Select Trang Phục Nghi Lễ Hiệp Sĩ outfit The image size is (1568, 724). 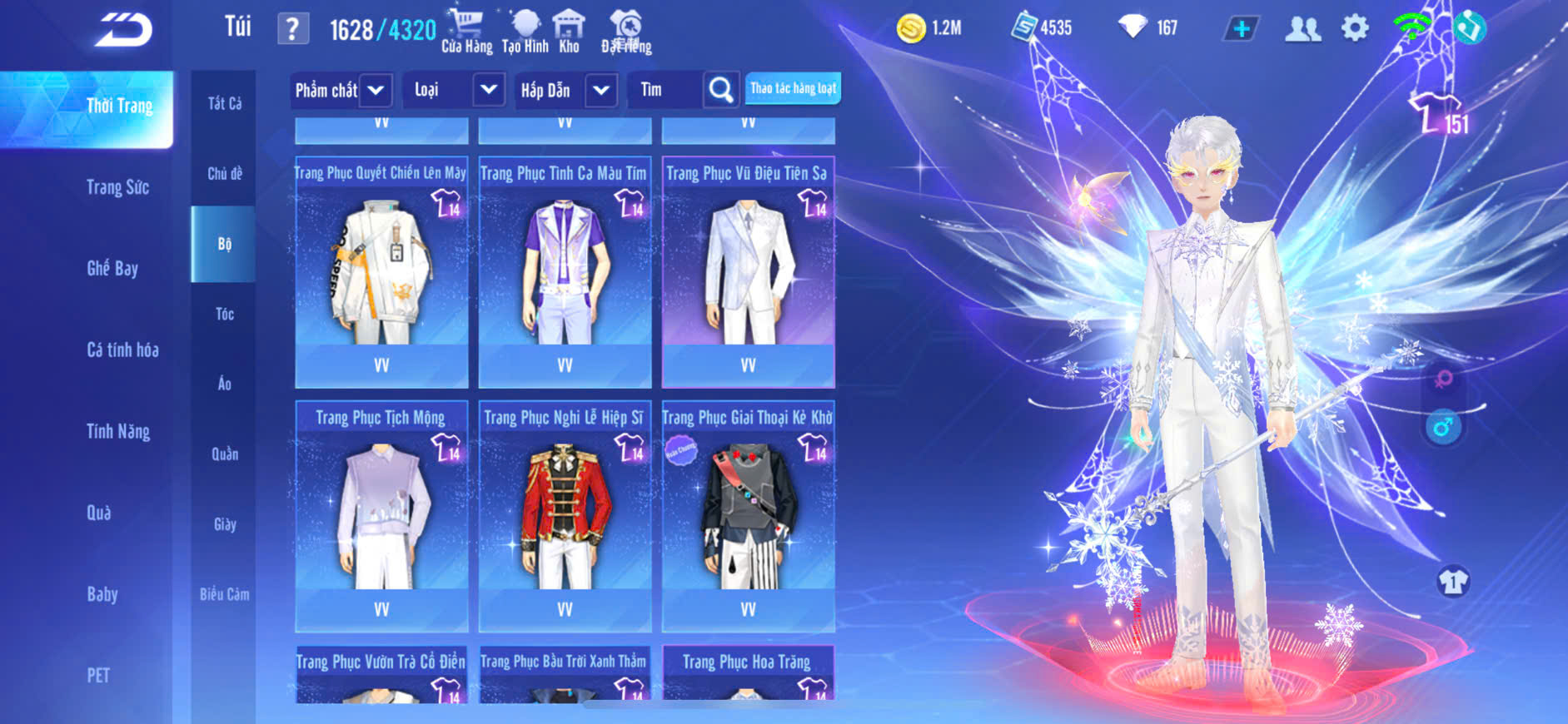565,516
